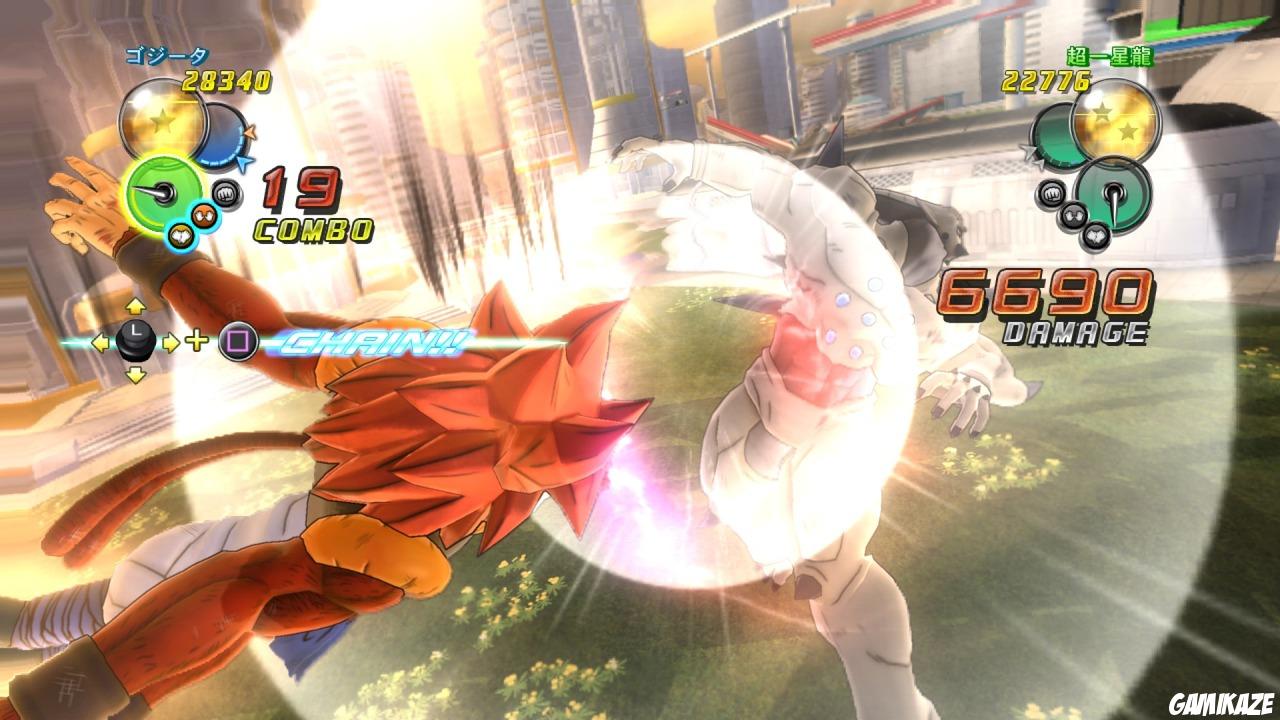Click the fist icon beside Gogeta's ki gauge
This screenshot has height=720, width=1280.
[x=227, y=192]
